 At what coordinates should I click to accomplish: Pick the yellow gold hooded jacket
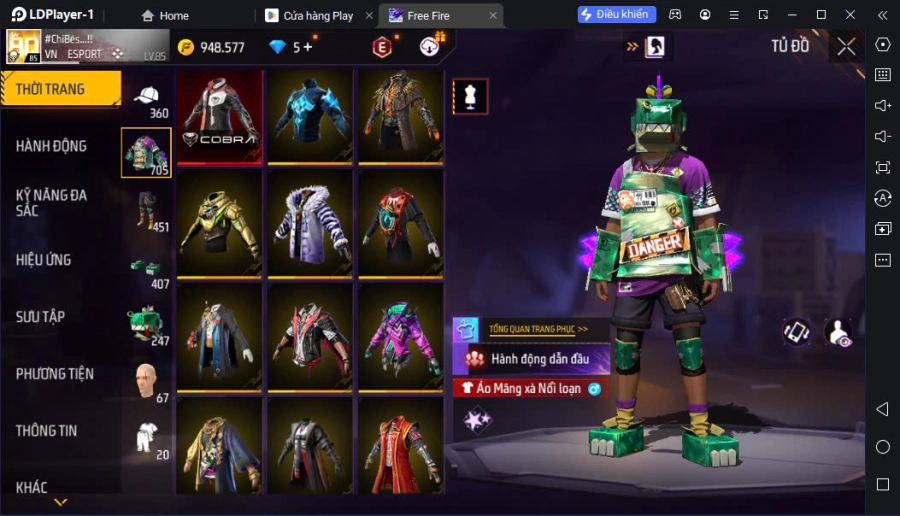(219, 224)
